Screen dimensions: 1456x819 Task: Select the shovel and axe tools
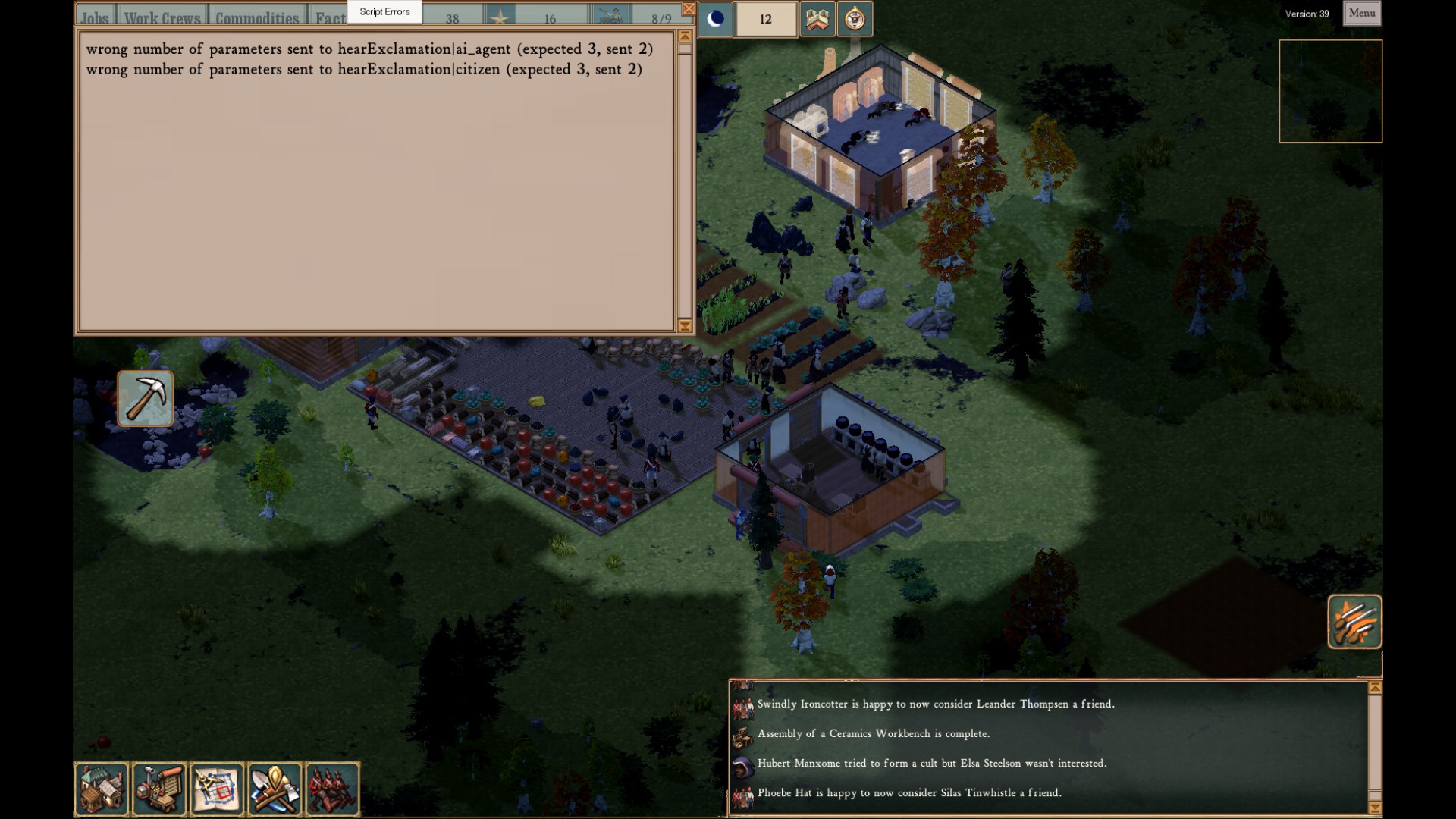(x=275, y=789)
